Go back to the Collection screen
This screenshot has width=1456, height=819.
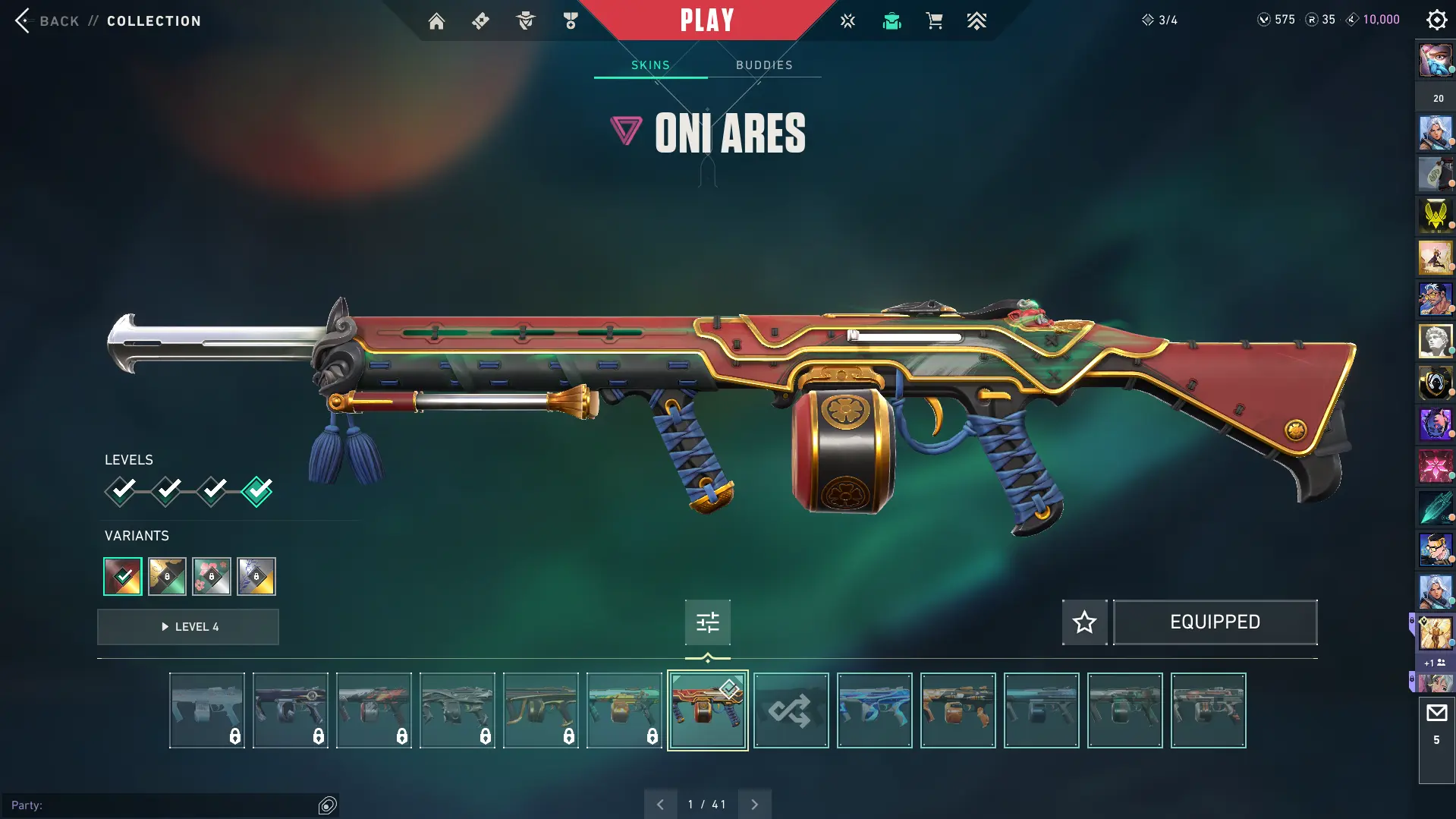[47, 20]
